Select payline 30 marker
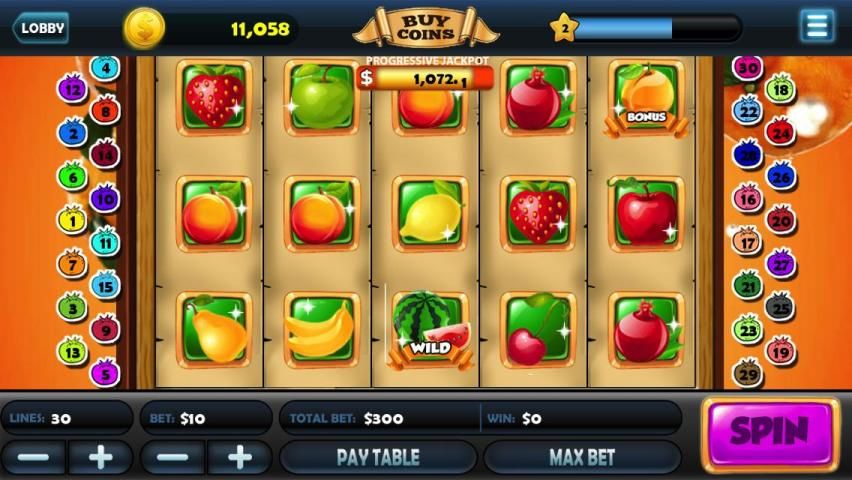 pos(747,68)
